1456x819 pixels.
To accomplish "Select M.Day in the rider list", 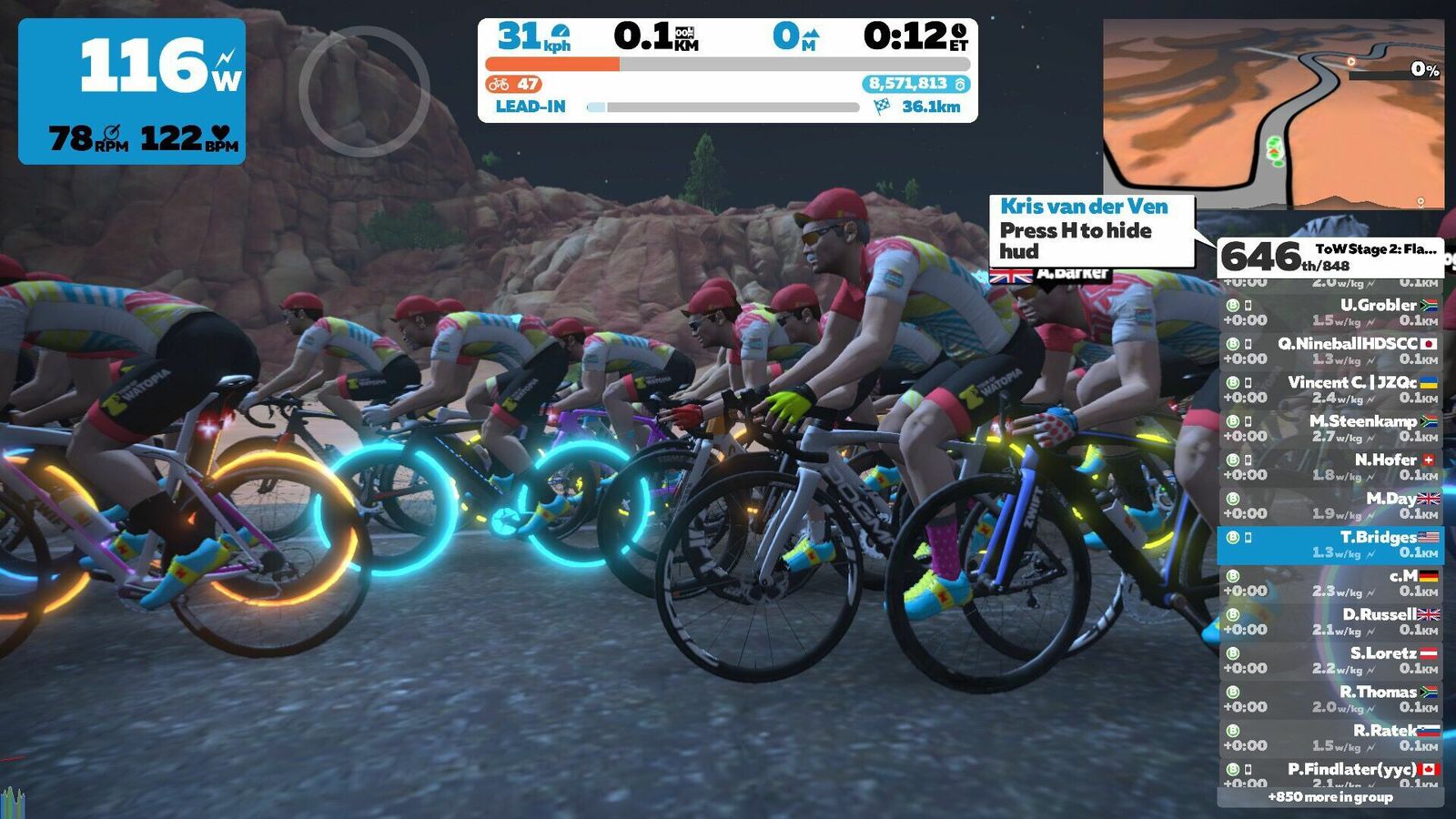I will point(1330,505).
